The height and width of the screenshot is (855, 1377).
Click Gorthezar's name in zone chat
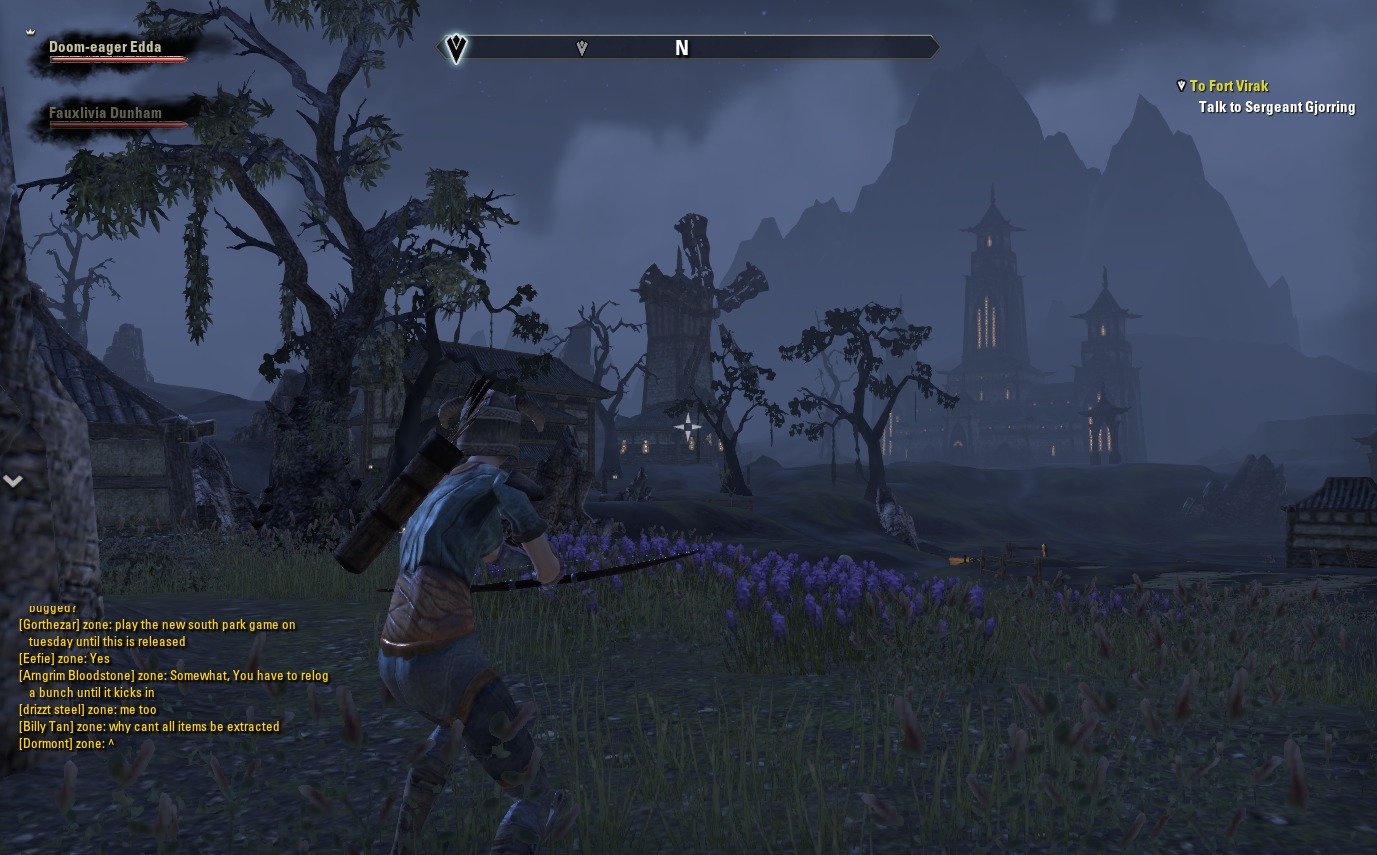[48, 625]
